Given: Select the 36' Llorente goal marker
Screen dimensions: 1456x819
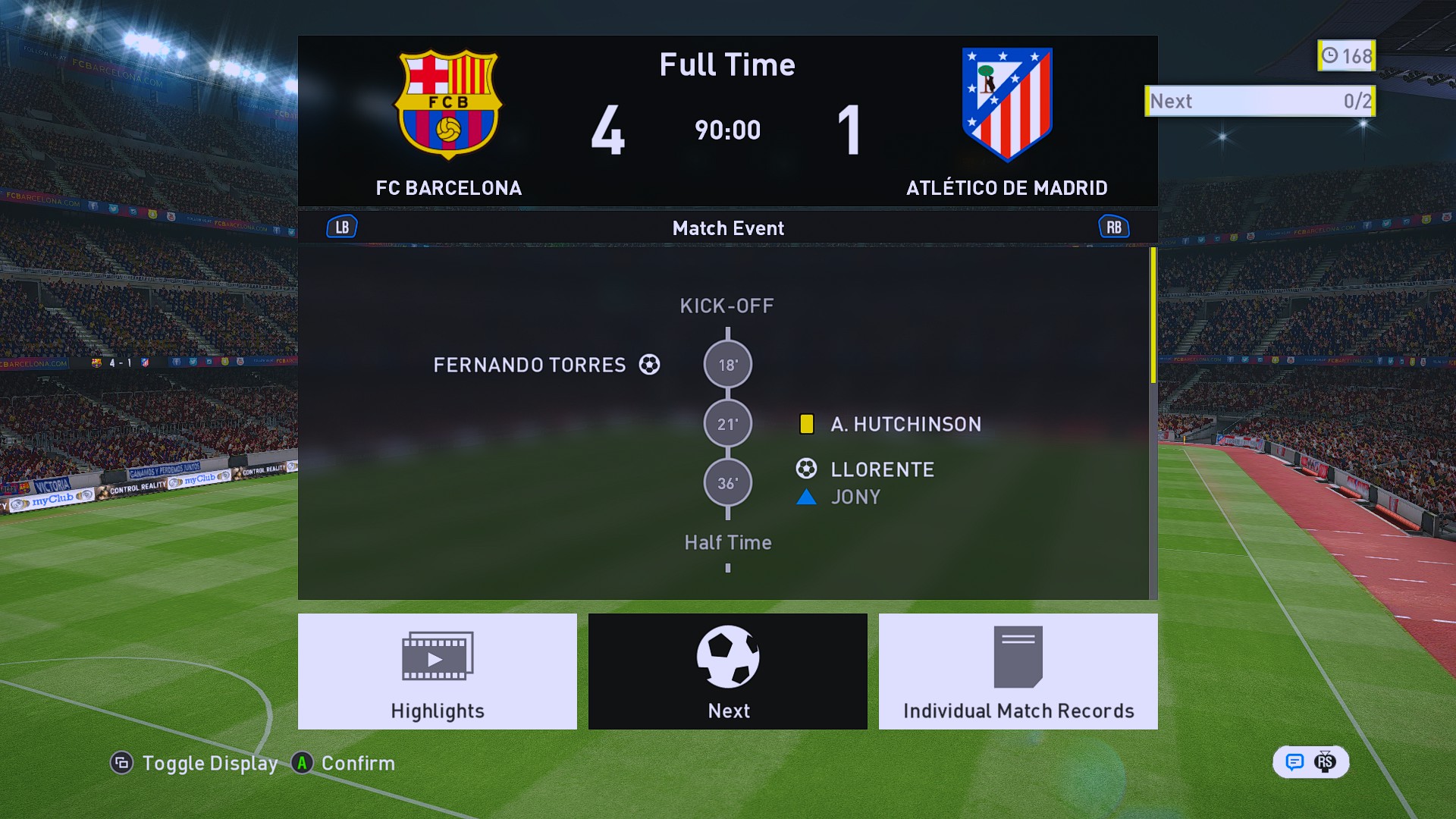Looking at the screenshot, I should point(727,483).
